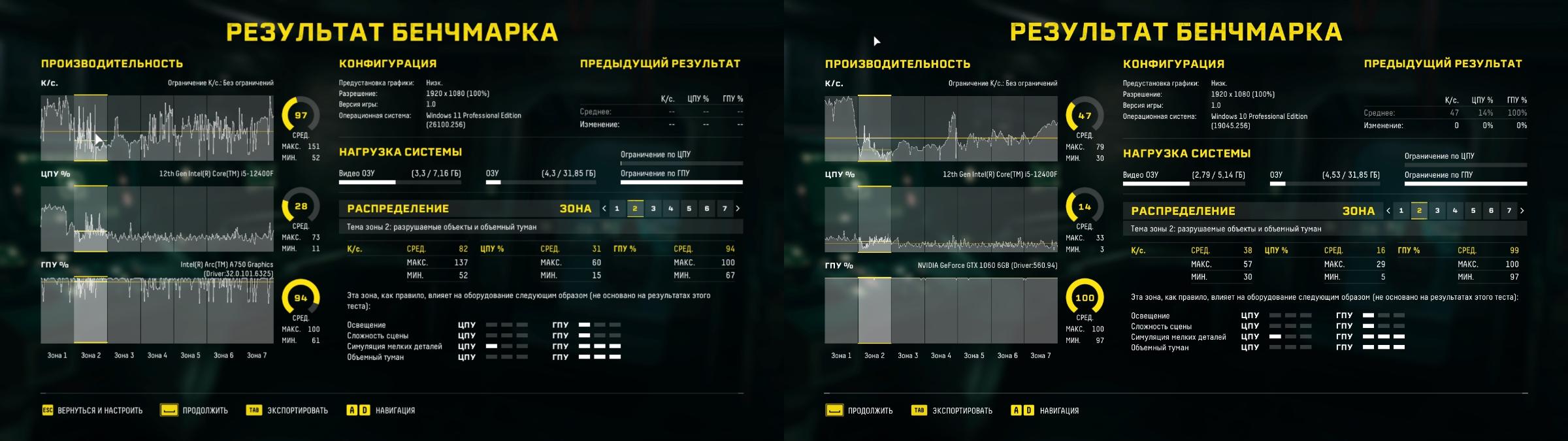1568x441 pixels.
Task: Open zone tab 5 in the Arc A750 results
Action: point(689,208)
